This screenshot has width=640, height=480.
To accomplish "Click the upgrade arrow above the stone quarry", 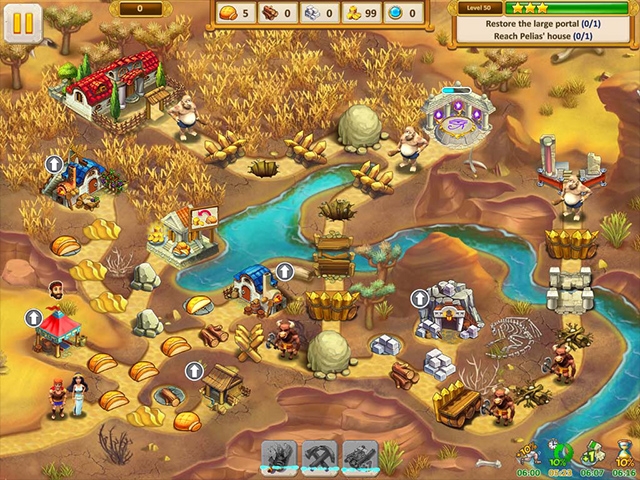I will pyautogui.click(x=420, y=298).
